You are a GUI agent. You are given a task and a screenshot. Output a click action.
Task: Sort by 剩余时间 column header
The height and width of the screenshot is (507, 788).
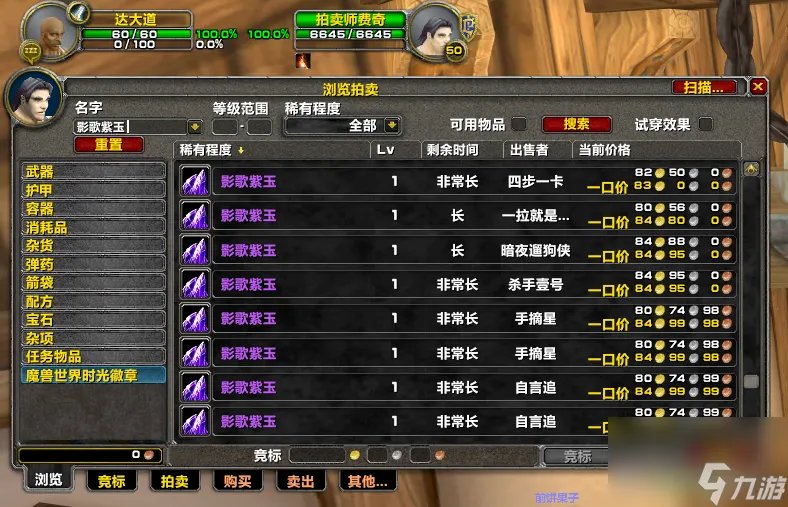pyautogui.click(x=452, y=150)
